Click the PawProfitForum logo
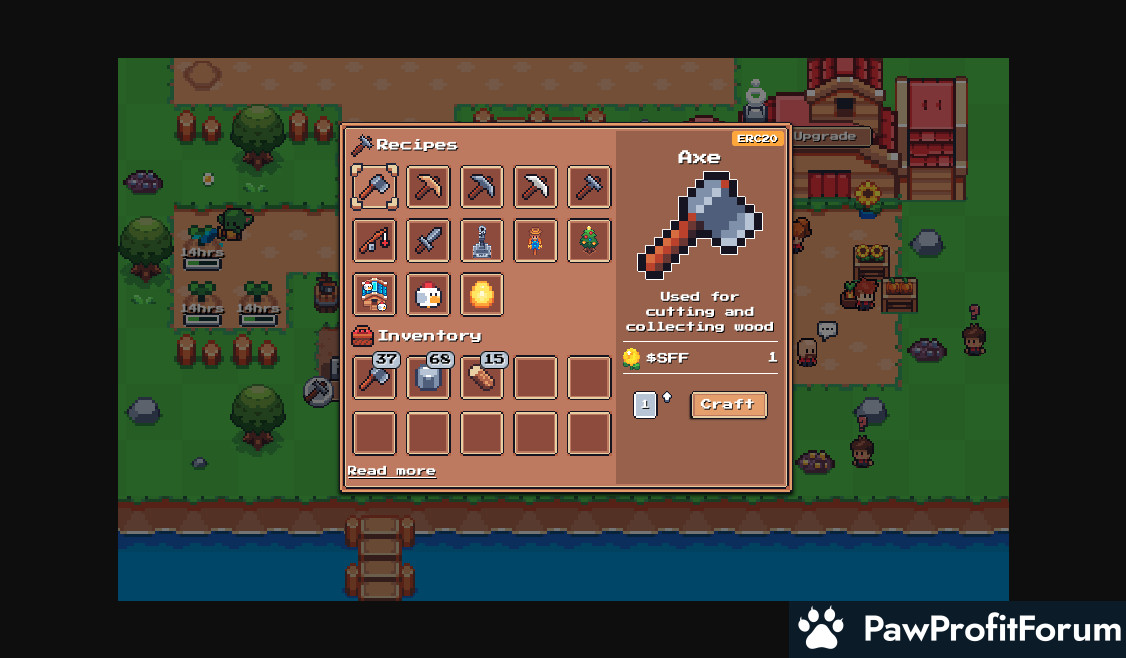 (958, 629)
